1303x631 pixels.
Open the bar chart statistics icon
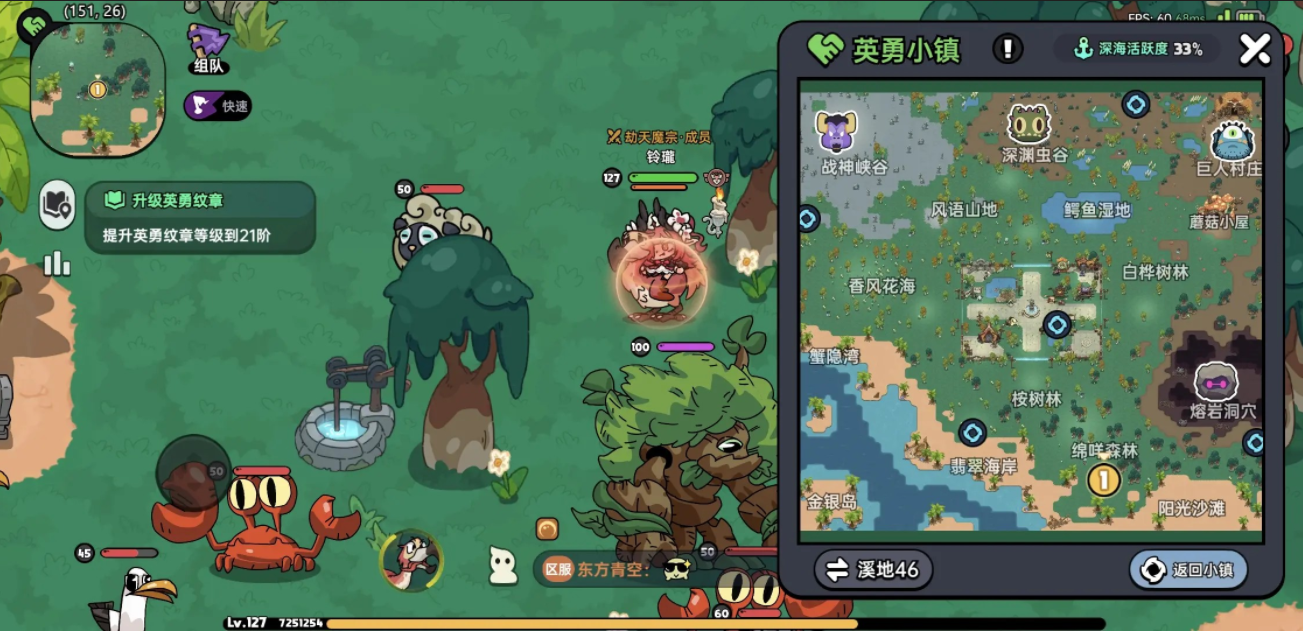57,263
